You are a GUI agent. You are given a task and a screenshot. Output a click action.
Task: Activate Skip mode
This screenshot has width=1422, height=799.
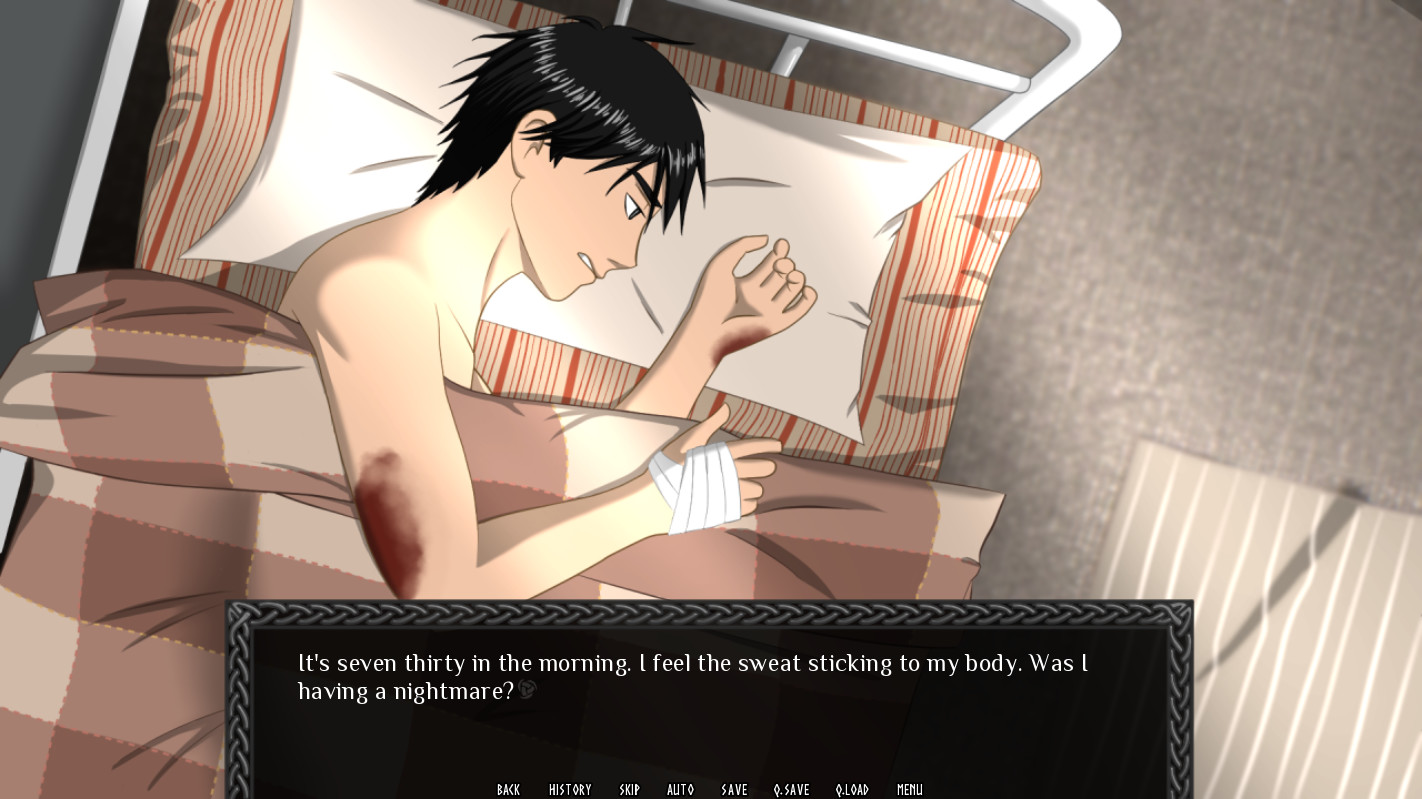click(x=629, y=790)
